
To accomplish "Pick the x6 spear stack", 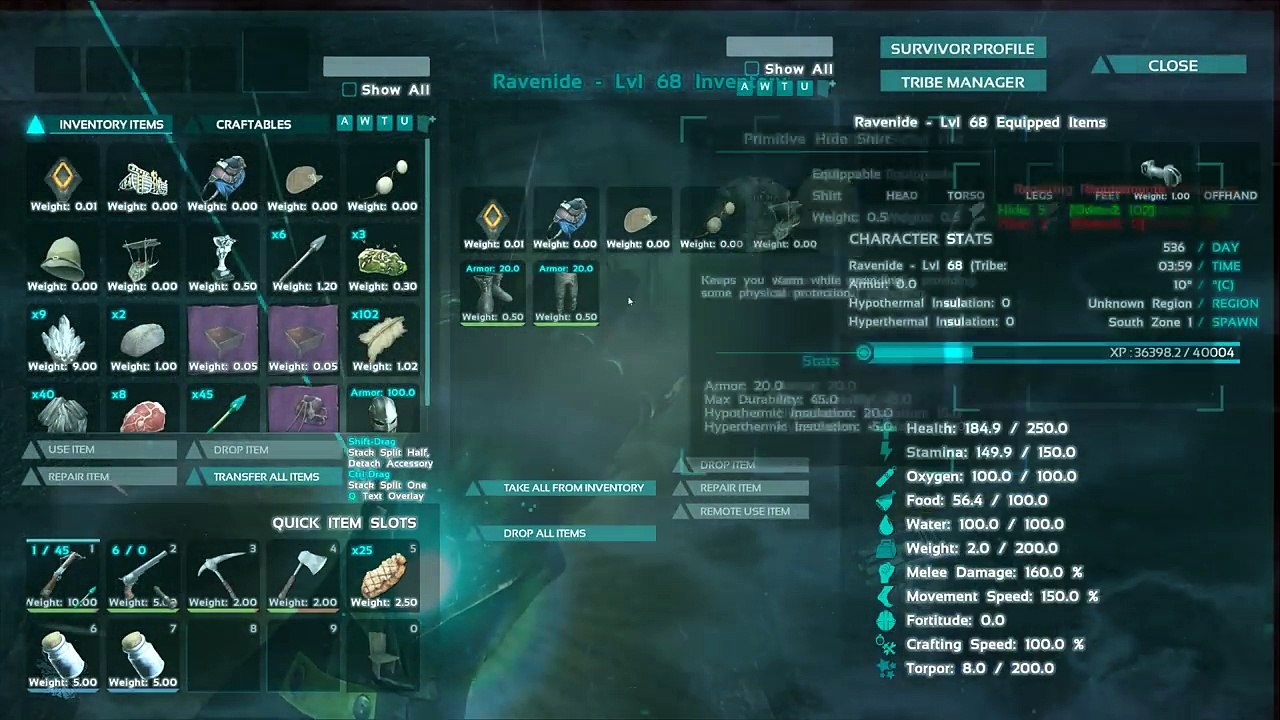I will click(x=303, y=259).
